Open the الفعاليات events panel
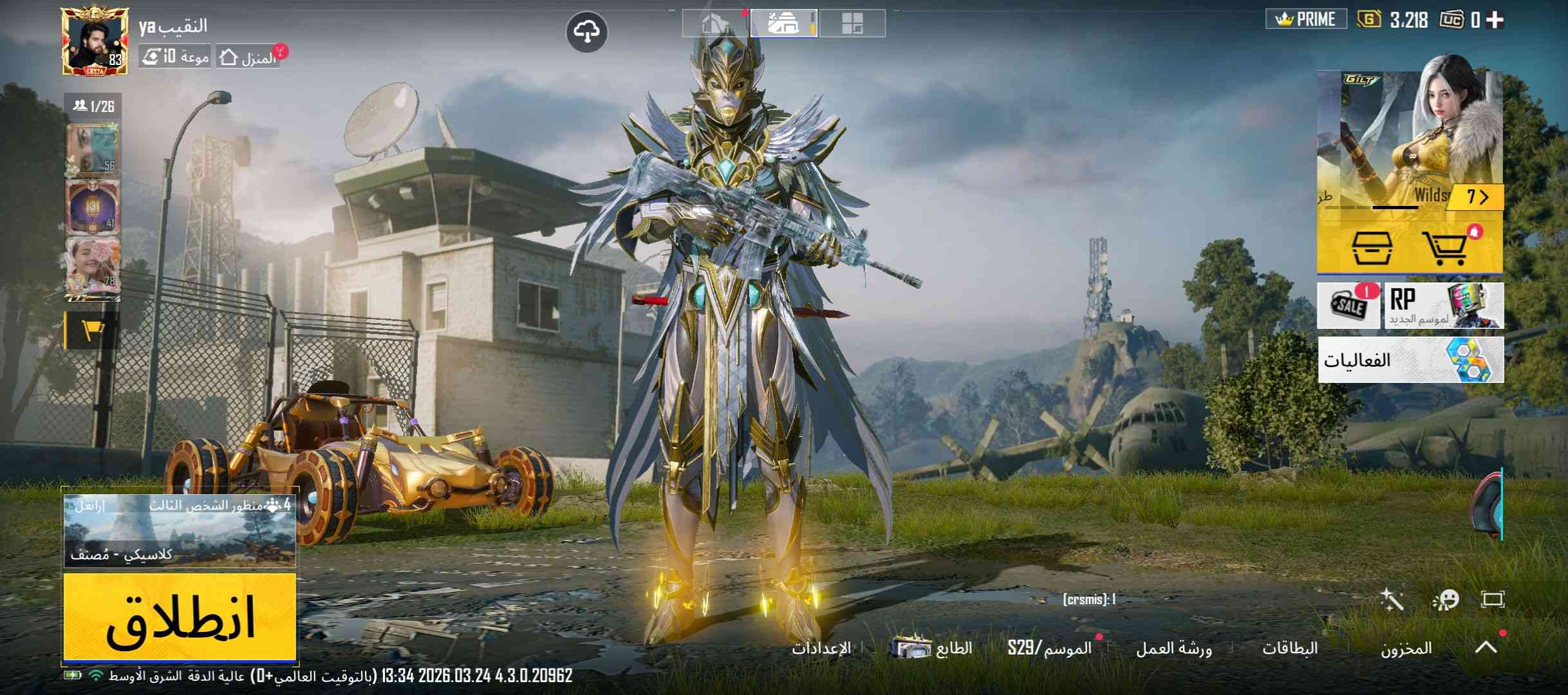1568x695 pixels. click(1410, 360)
